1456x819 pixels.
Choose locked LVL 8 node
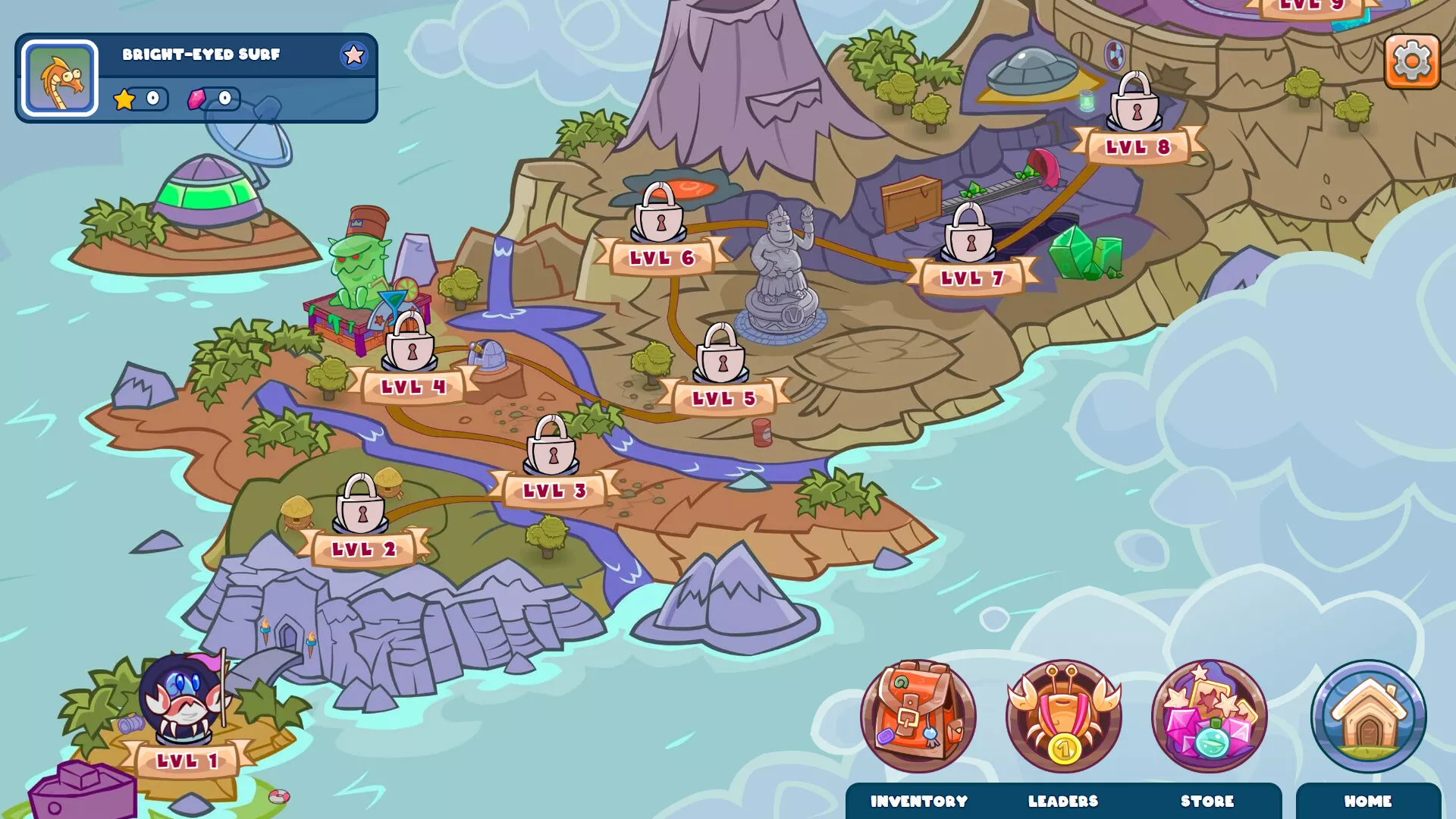(1135, 105)
